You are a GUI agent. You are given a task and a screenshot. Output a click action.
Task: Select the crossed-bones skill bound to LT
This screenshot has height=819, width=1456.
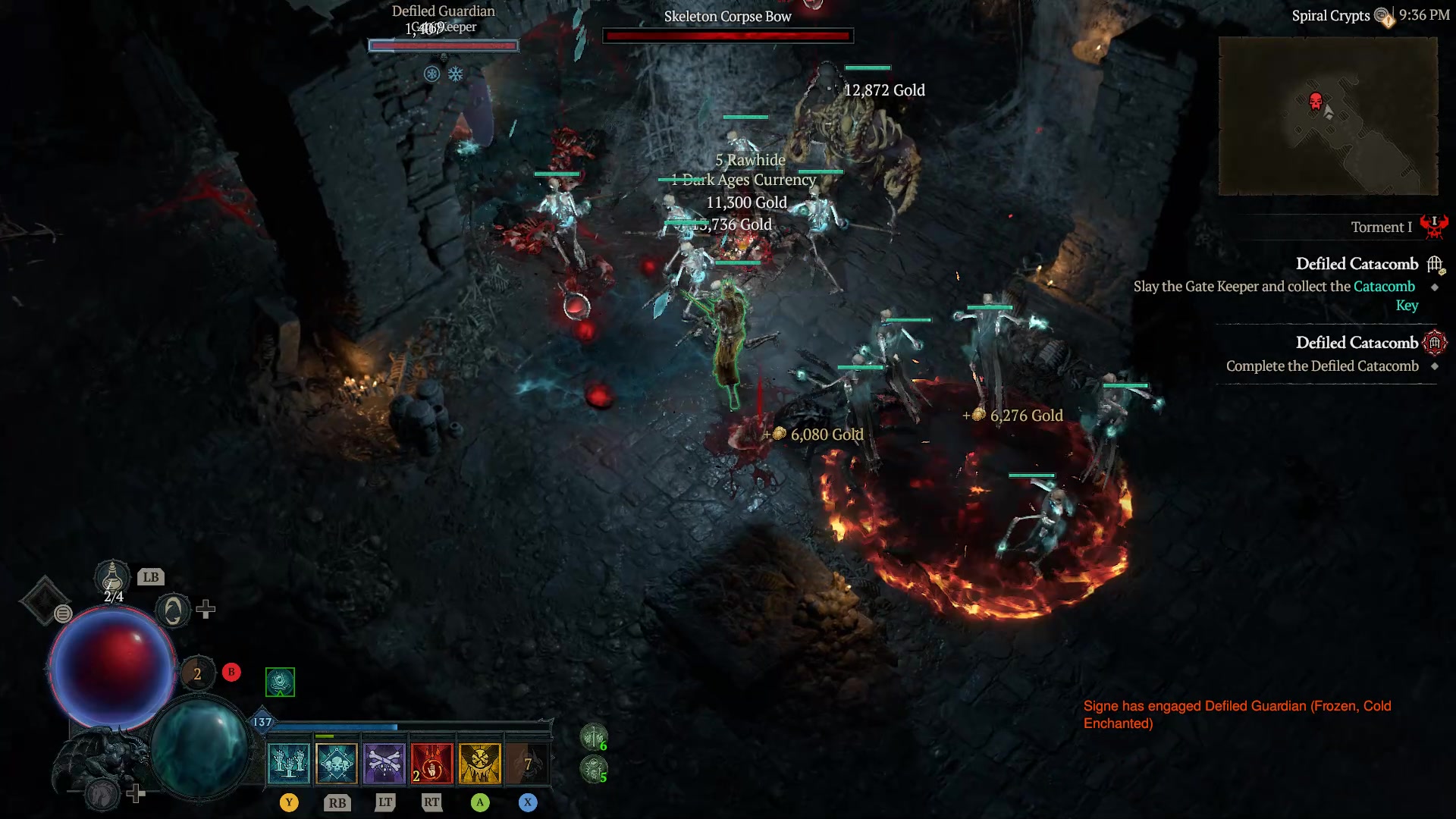coord(384,764)
